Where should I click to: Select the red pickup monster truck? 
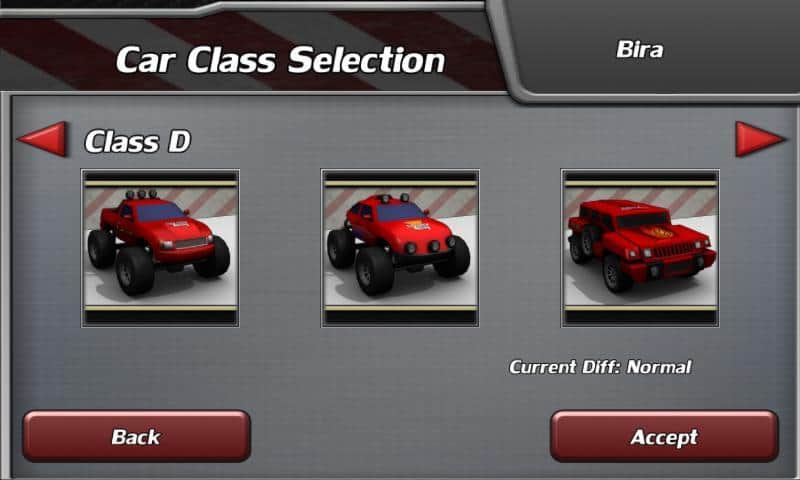click(x=160, y=248)
